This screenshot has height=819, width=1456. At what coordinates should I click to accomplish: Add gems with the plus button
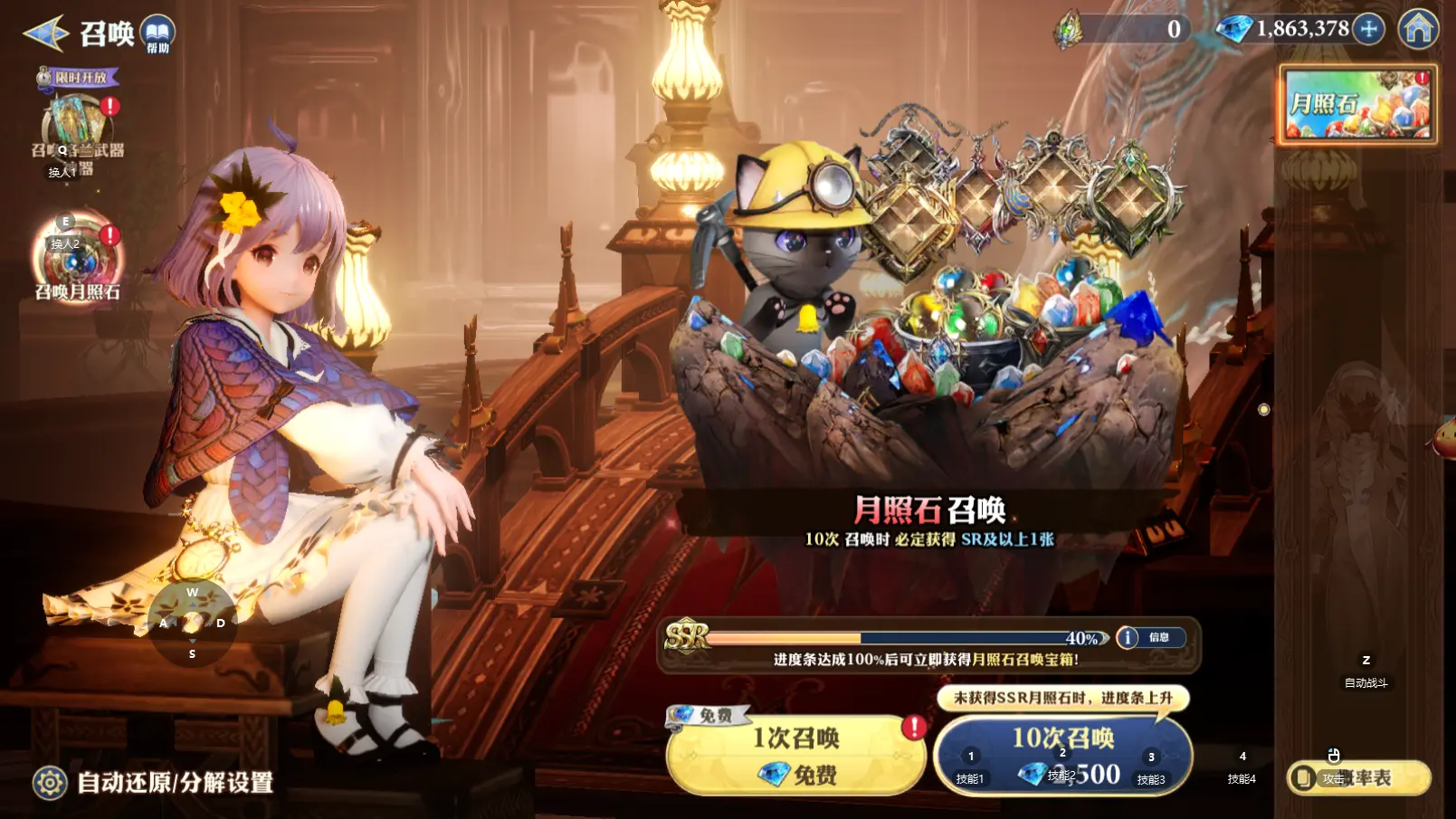1369,29
